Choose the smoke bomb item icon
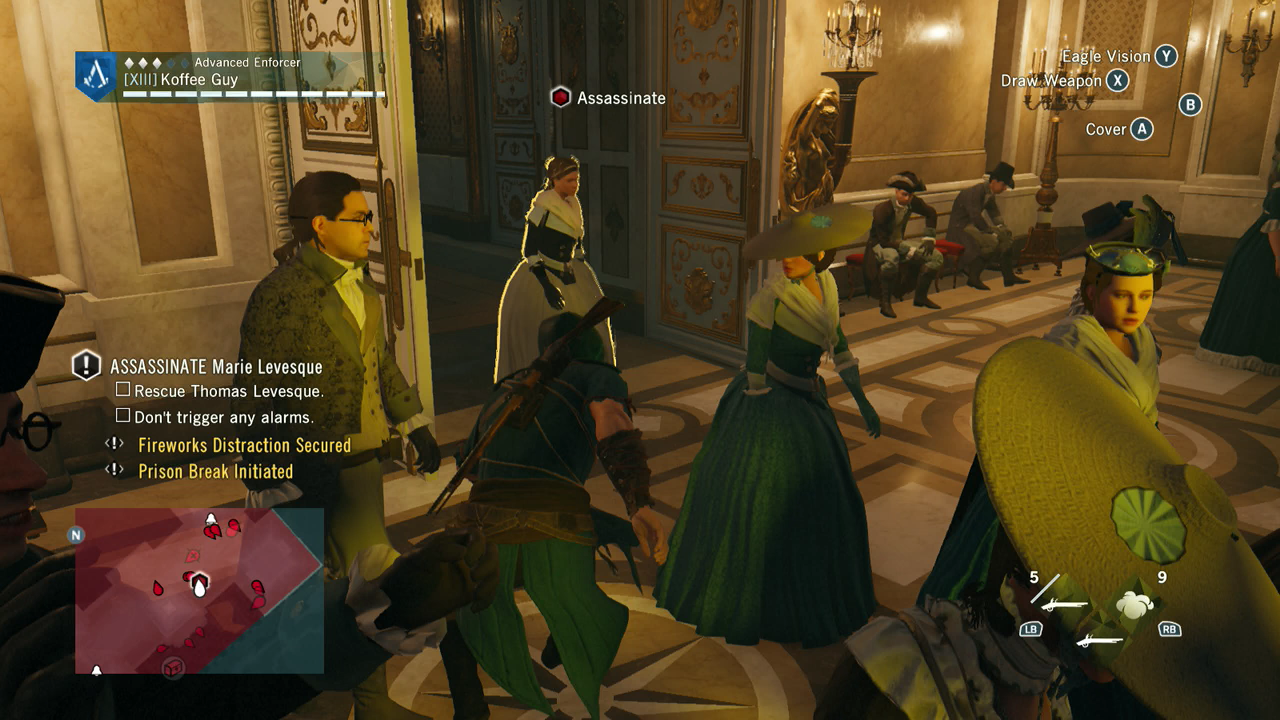The width and height of the screenshot is (1280, 720). (1136, 602)
